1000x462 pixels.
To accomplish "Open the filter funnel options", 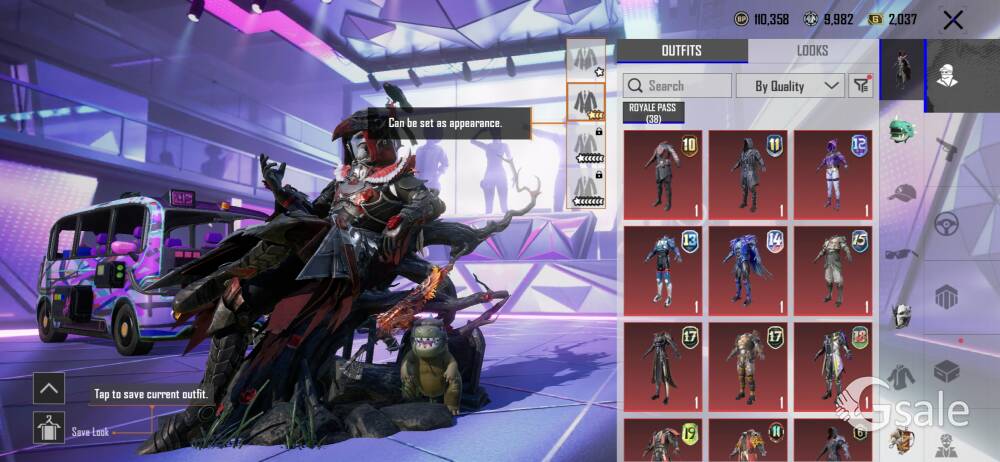I will click(861, 86).
